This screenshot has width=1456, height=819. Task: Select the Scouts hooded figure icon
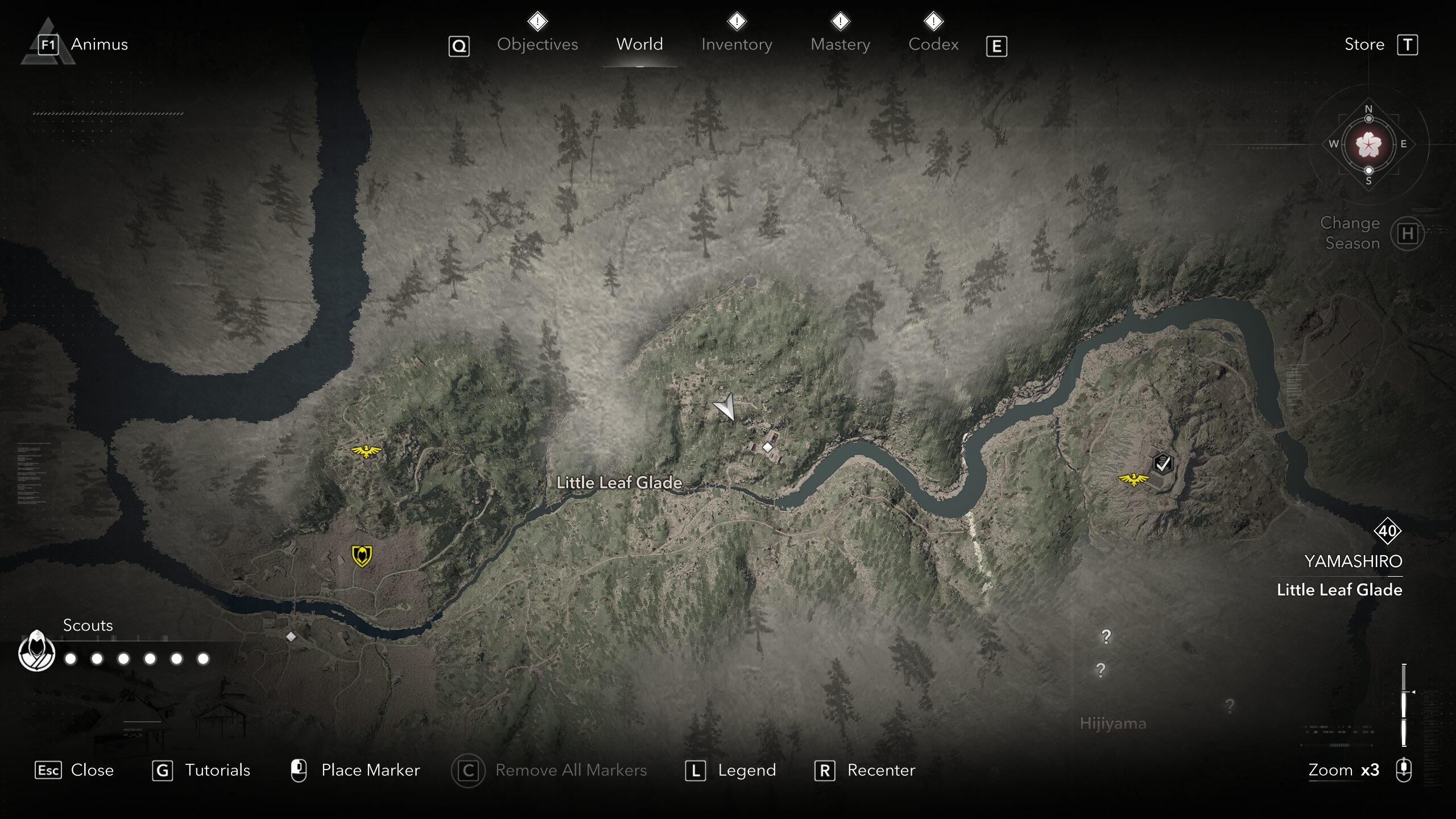tap(36, 651)
